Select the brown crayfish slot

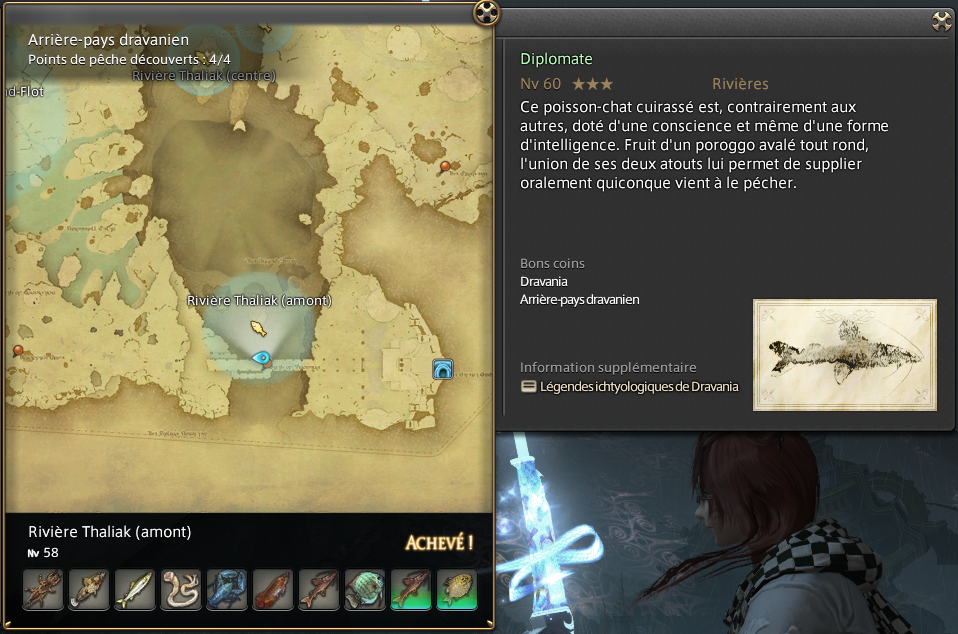tap(43, 590)
